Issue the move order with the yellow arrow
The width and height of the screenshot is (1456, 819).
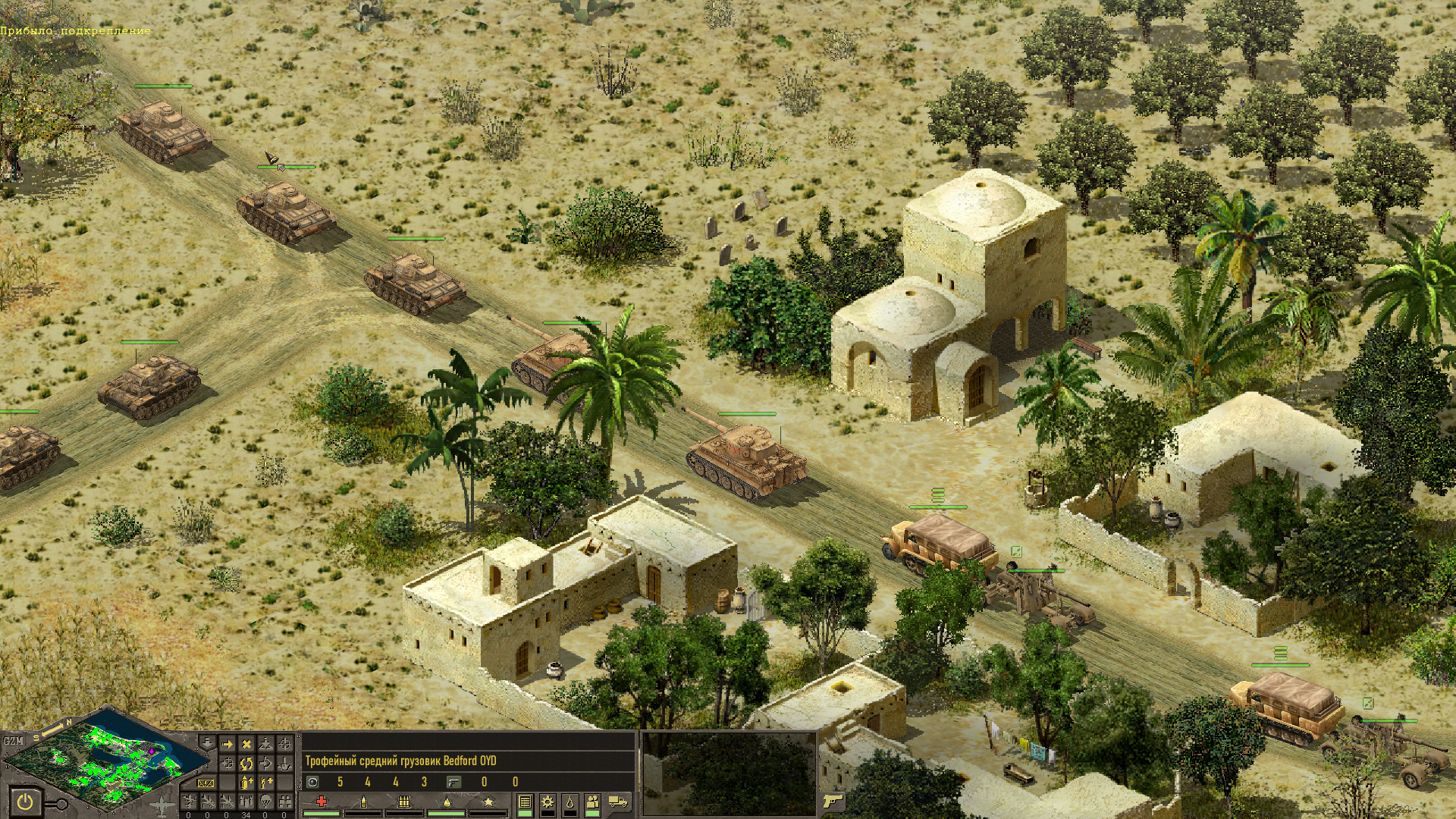tap(227, 745)
